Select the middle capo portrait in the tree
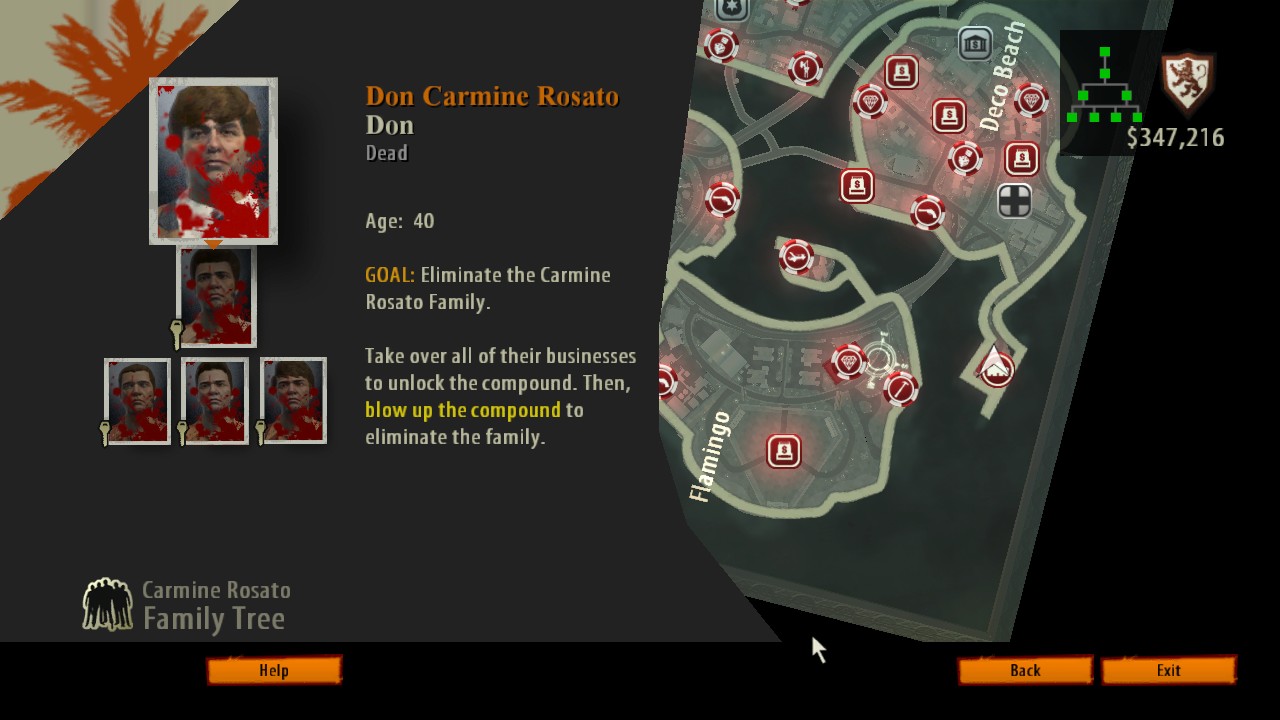 [x=214, y=400]
